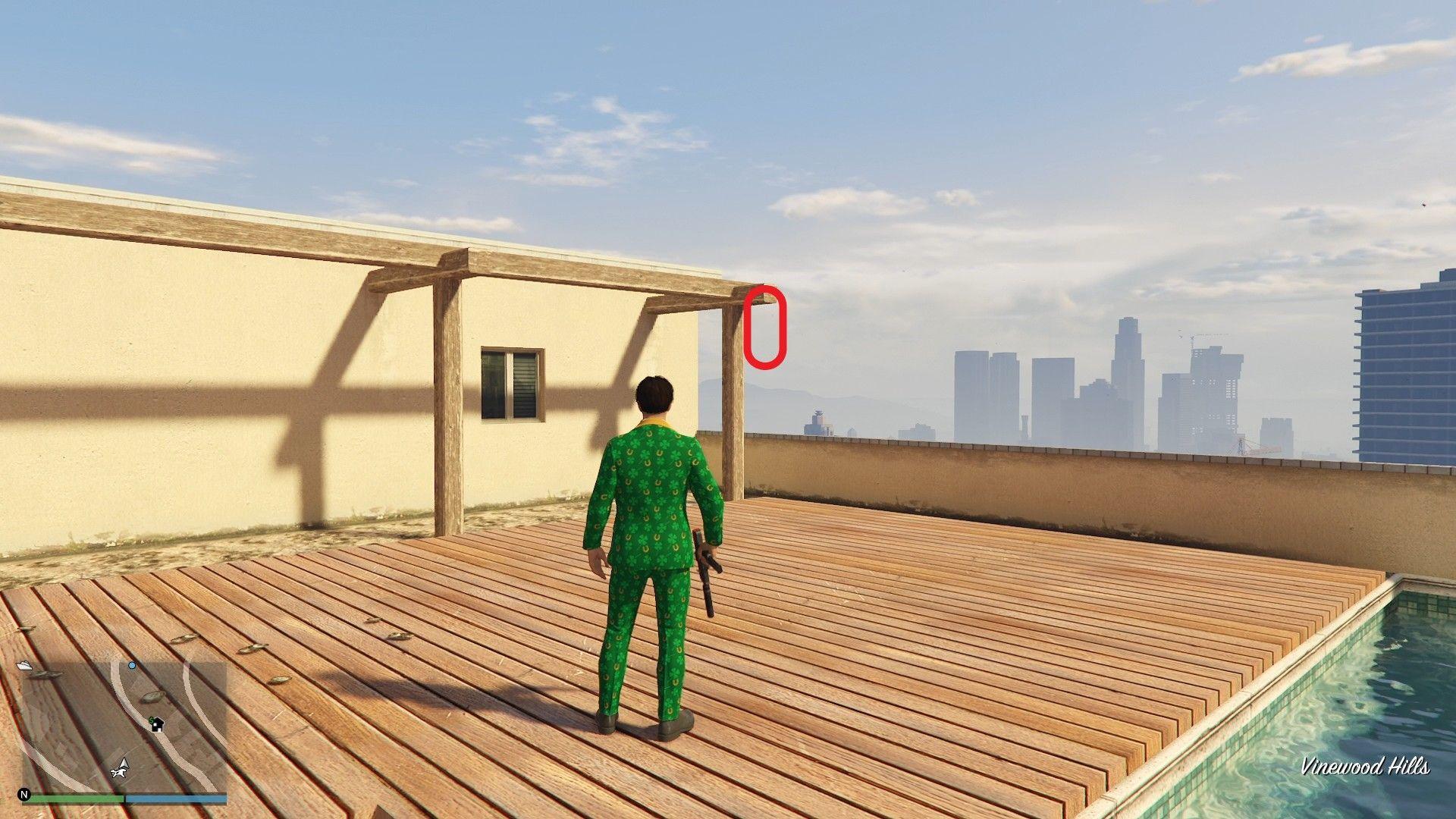The height and width of the screenshot is (819, 1456).
Task: Click the N compass marker below the minimap
Action: point(24,795)
